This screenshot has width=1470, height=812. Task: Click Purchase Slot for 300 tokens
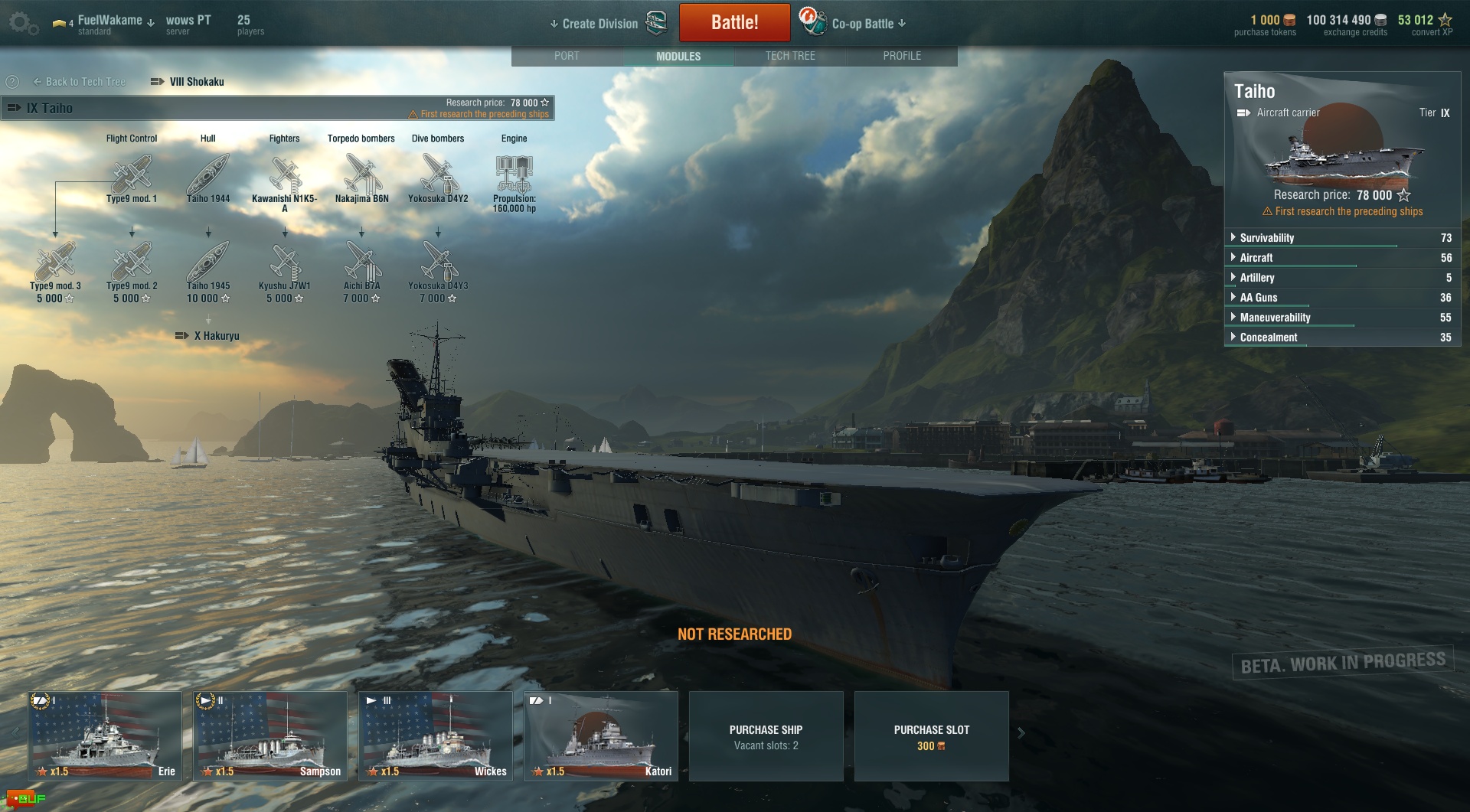(931, 736)
